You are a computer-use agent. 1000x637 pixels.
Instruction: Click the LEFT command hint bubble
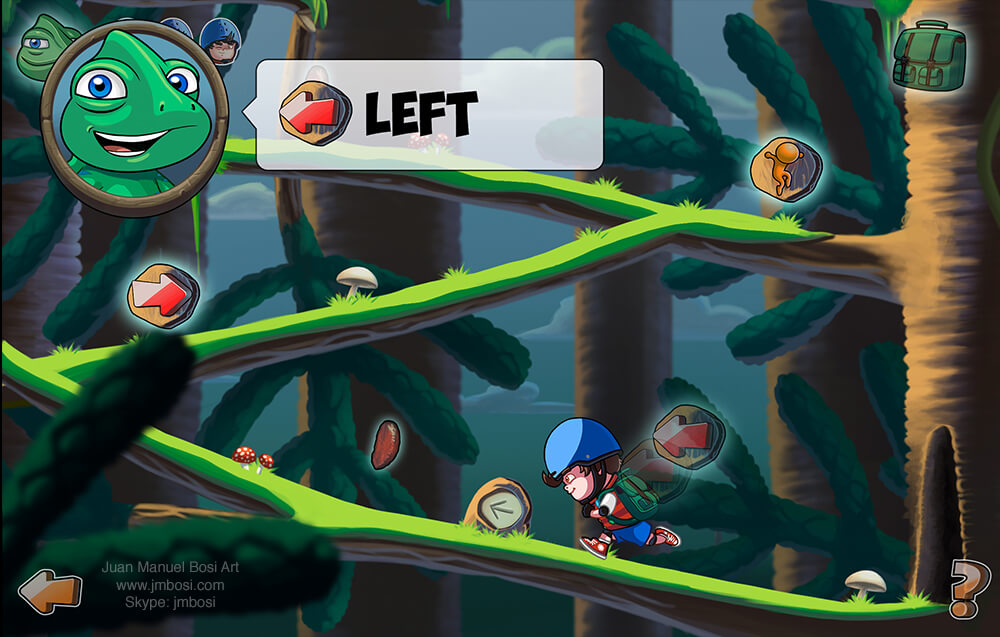pos(430,114)
